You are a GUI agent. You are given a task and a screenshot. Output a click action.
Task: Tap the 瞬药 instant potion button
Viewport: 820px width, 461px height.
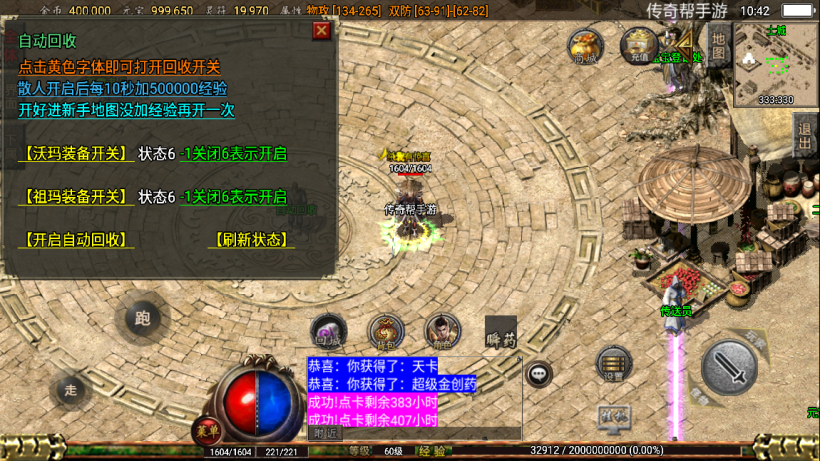point(501,334)
